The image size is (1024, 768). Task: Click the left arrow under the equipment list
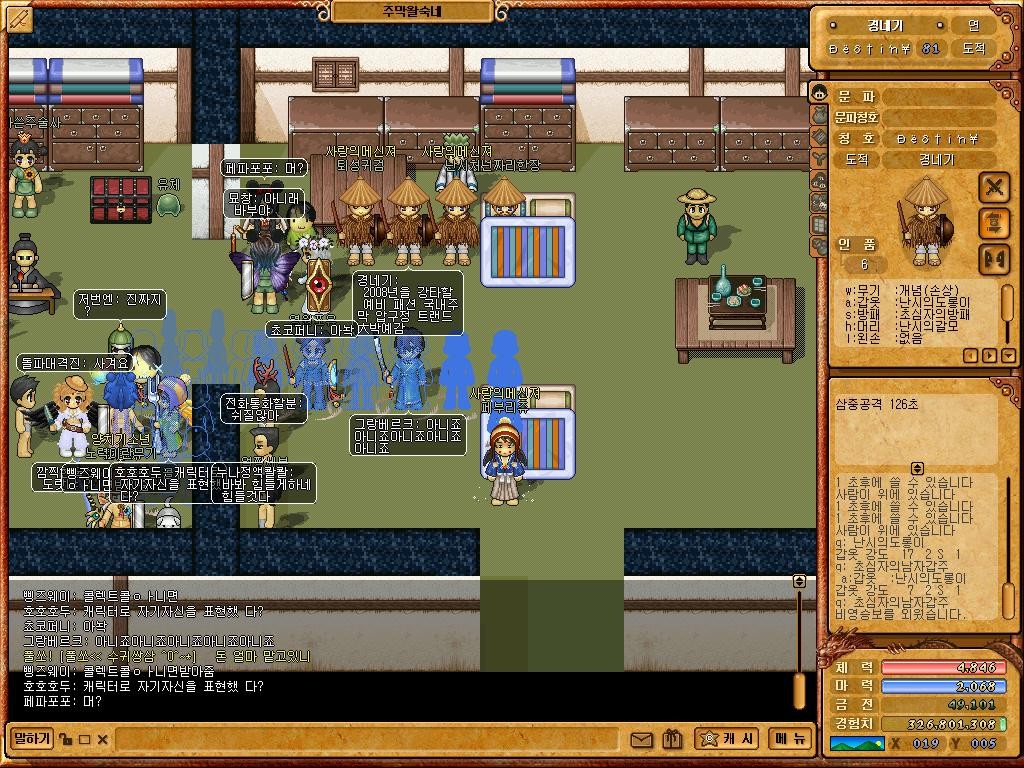coord(970,355)
